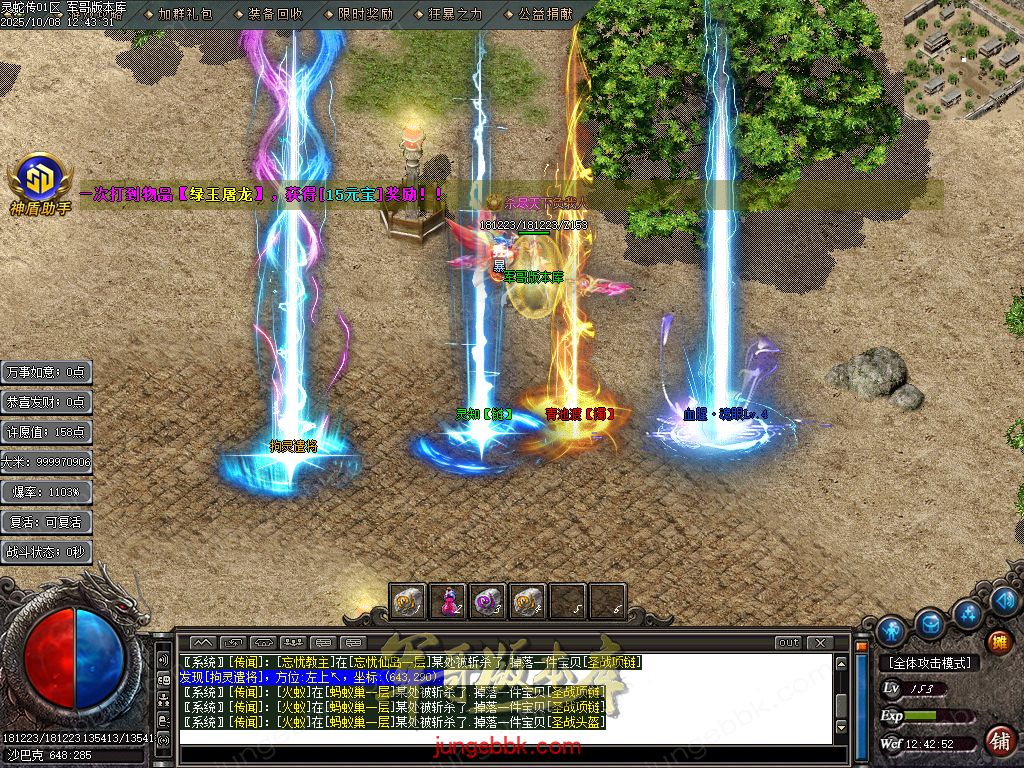The height and width of the screenshot is (768, 1024).
Task: Use the scroll in hotbar slot 1
Action: [x=407, y=601]
